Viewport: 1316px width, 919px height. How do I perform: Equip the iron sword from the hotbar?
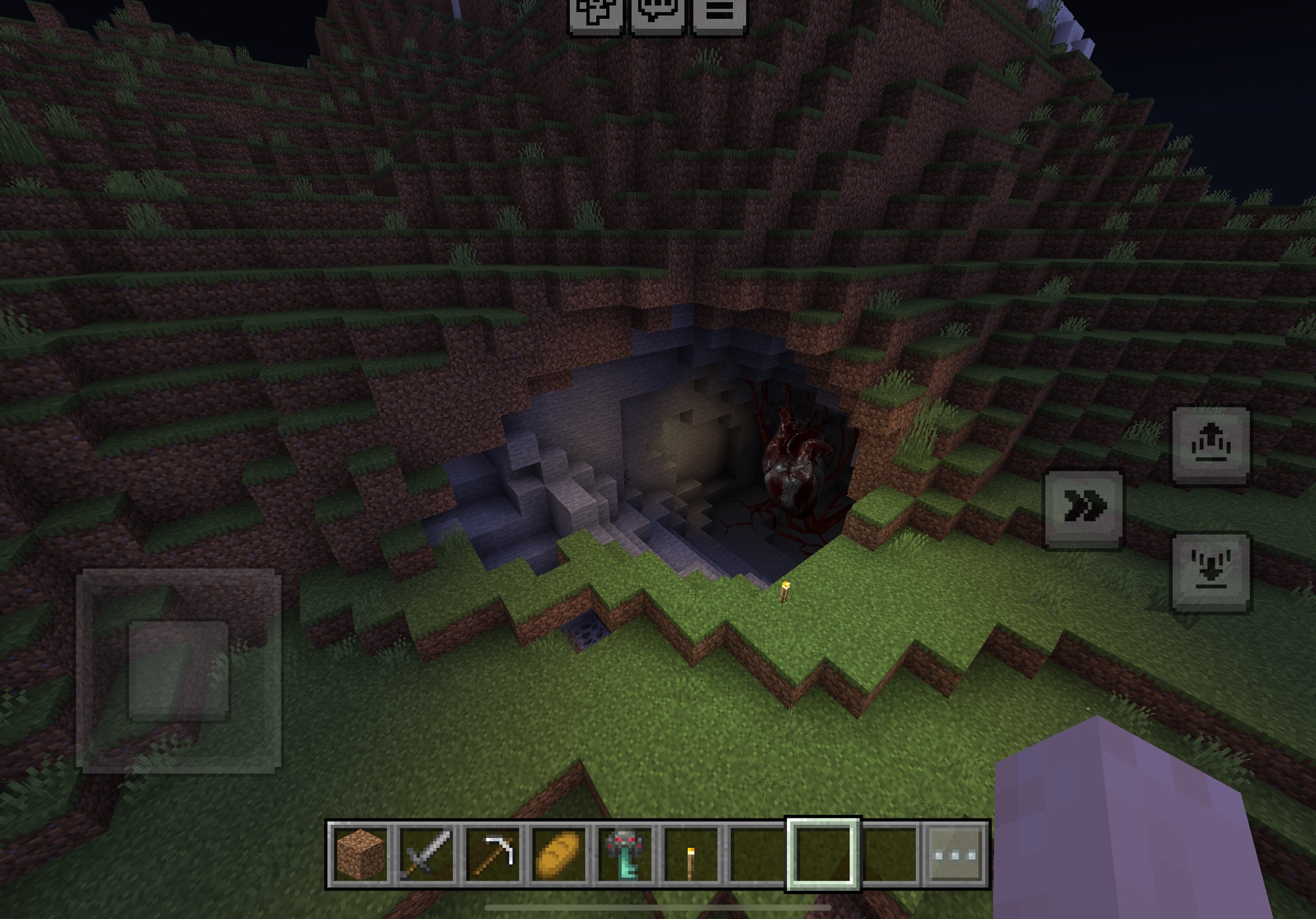[x=427, y=854]
